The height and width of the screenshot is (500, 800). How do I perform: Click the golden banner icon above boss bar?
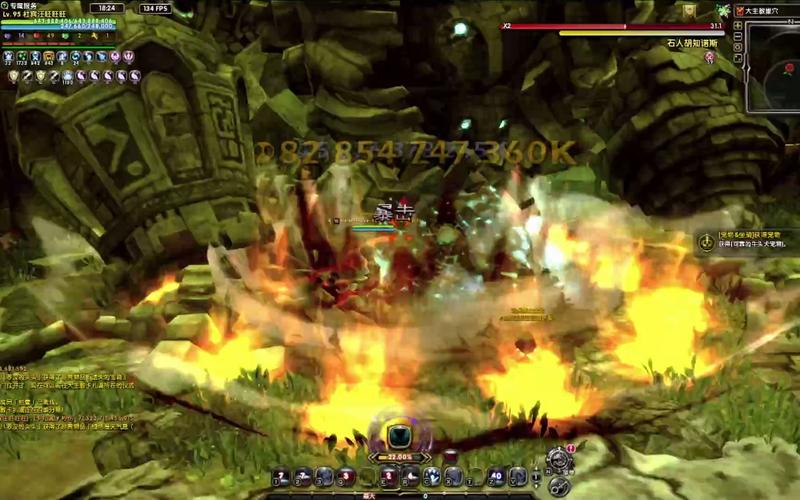click(689, 9)
